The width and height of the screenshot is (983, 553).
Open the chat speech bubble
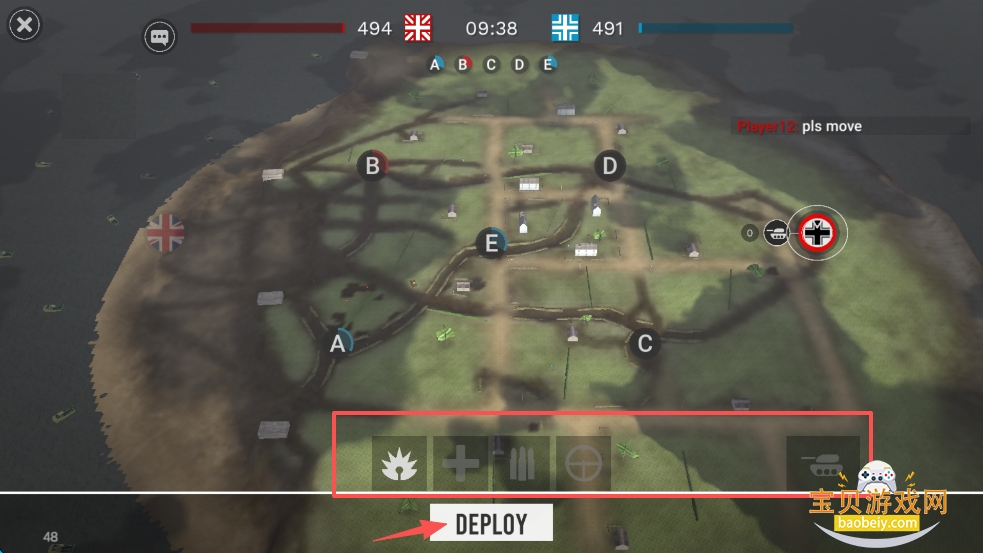pos(159,37)
